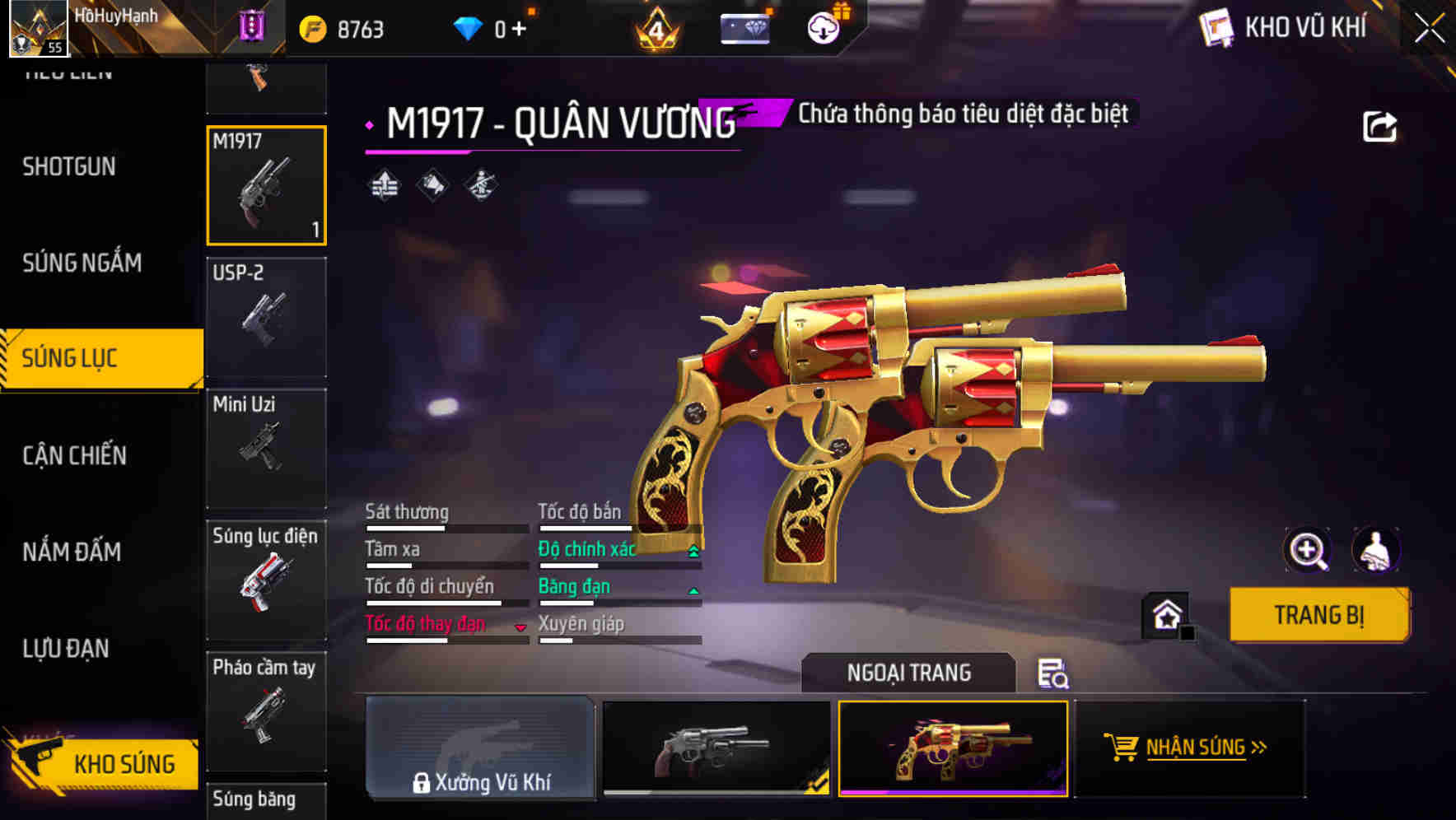
Task: Open the magnifier zoom preview icon
Action: [1306, 550]
